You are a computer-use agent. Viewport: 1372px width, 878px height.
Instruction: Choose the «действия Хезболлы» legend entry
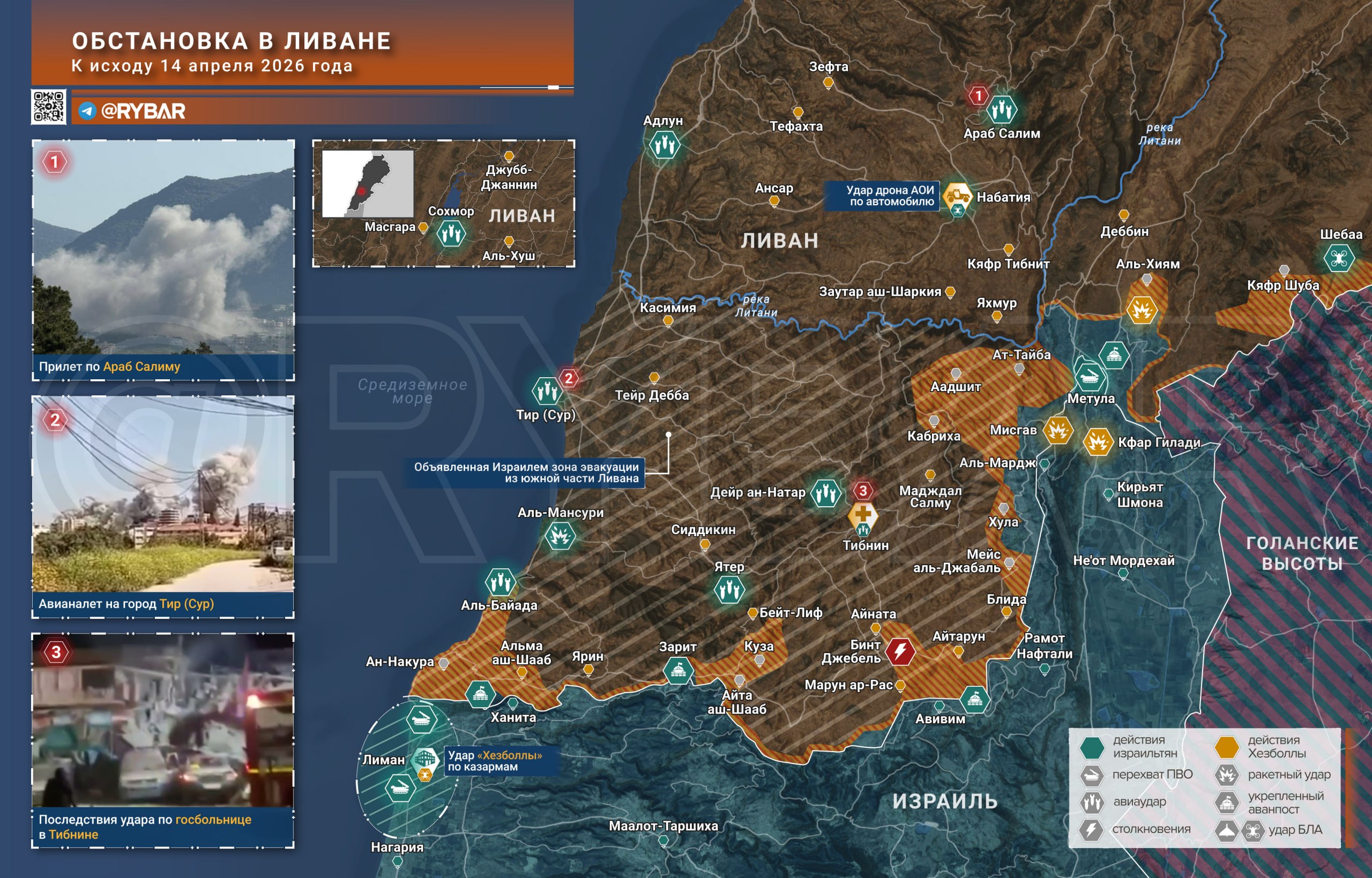point(1227,747)
